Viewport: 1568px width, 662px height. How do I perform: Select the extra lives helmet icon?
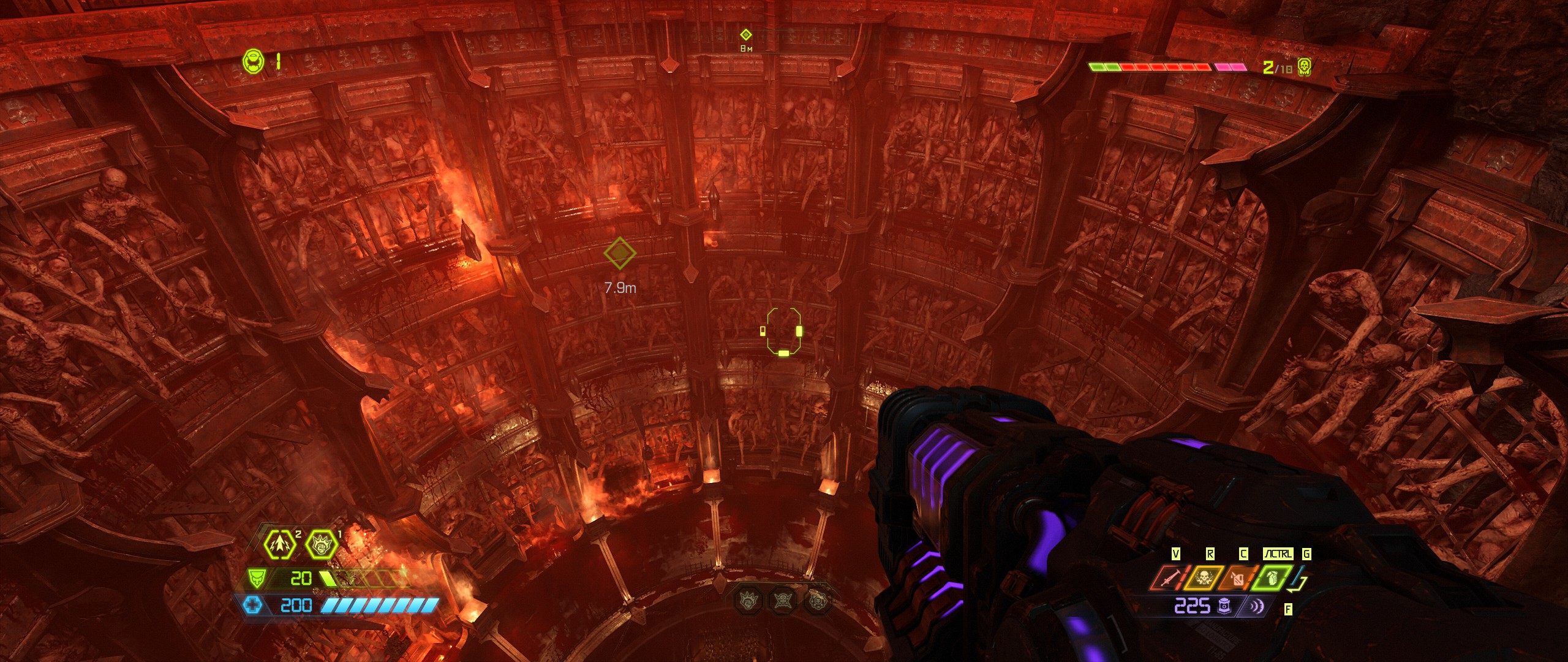tap(254, 62)
